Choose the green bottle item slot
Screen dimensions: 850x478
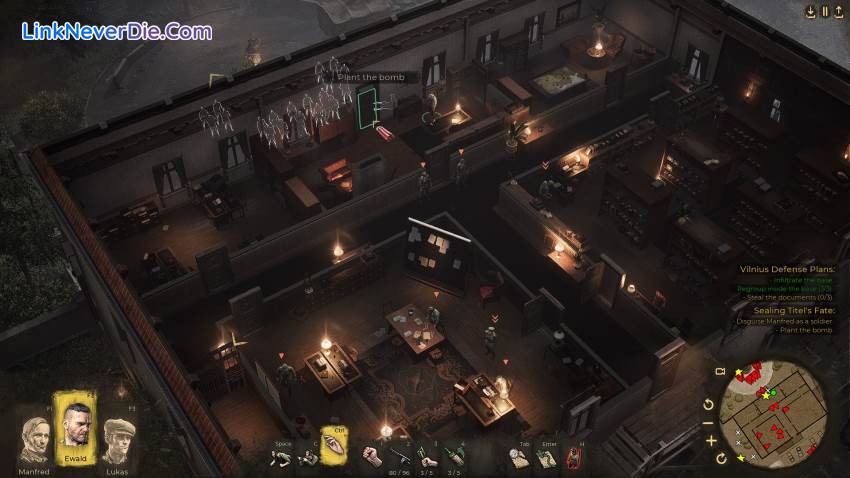pos(456,456)
